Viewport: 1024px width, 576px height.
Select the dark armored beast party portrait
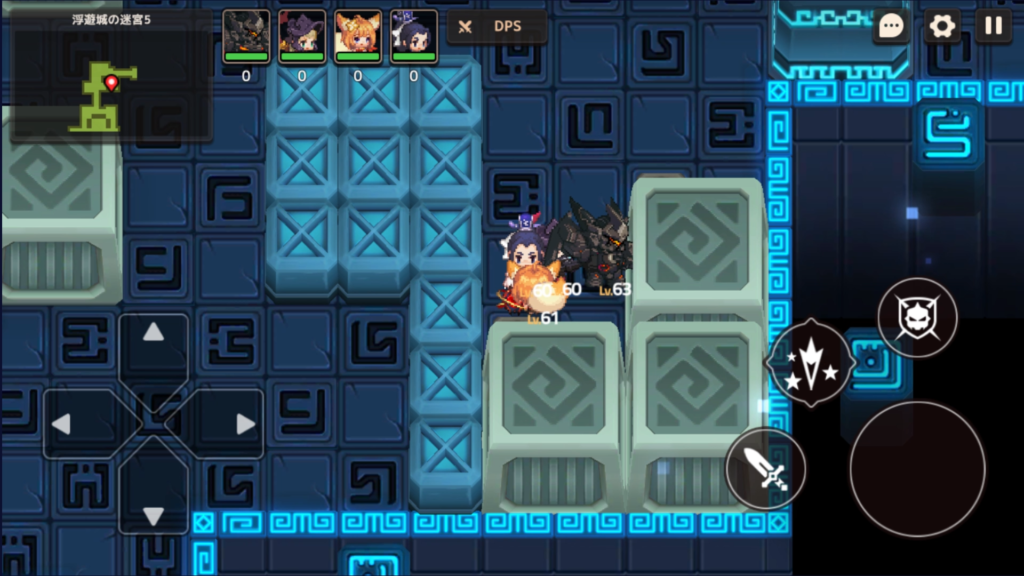click(x=246, y=33)
